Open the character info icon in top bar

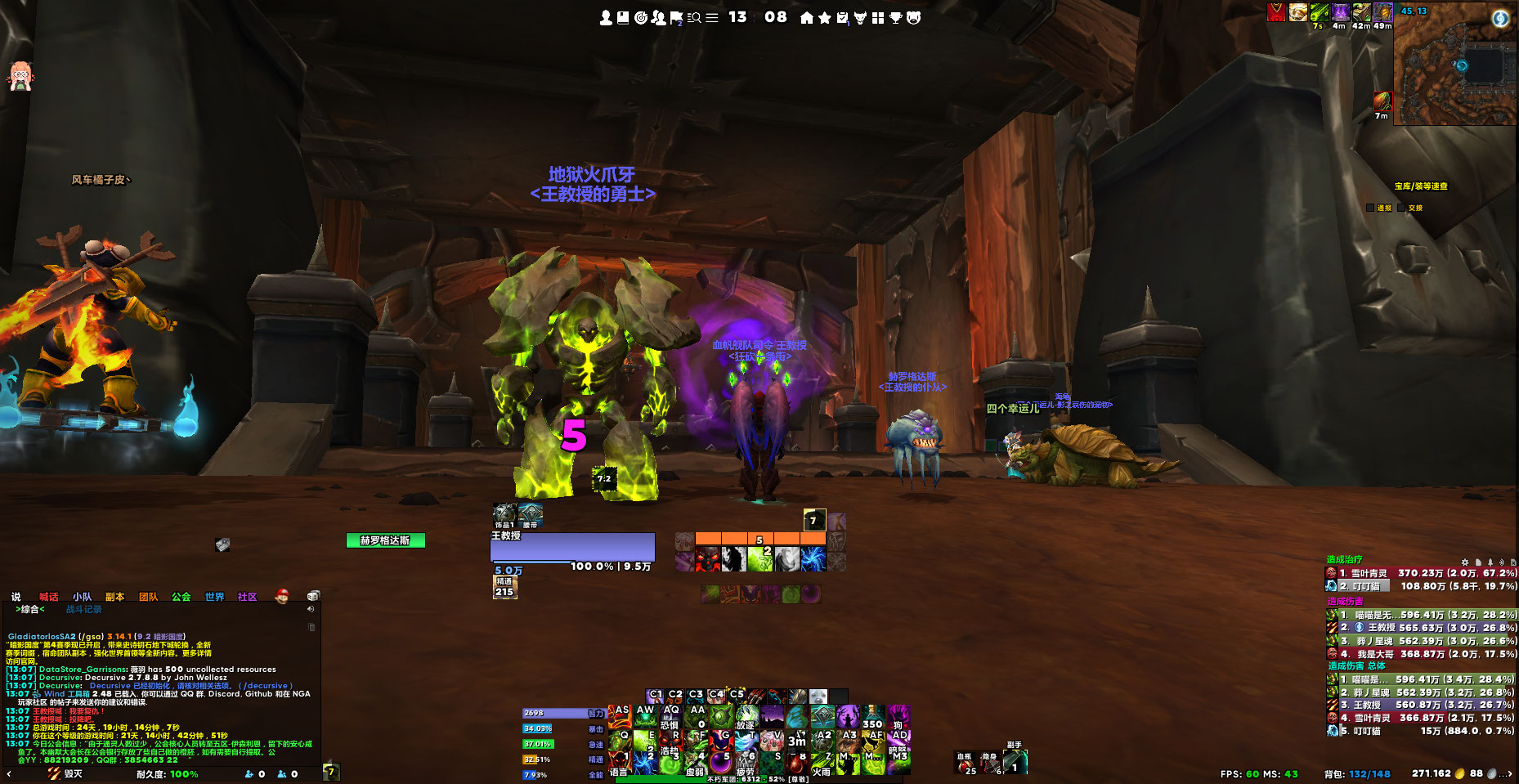tap(606, 17)
